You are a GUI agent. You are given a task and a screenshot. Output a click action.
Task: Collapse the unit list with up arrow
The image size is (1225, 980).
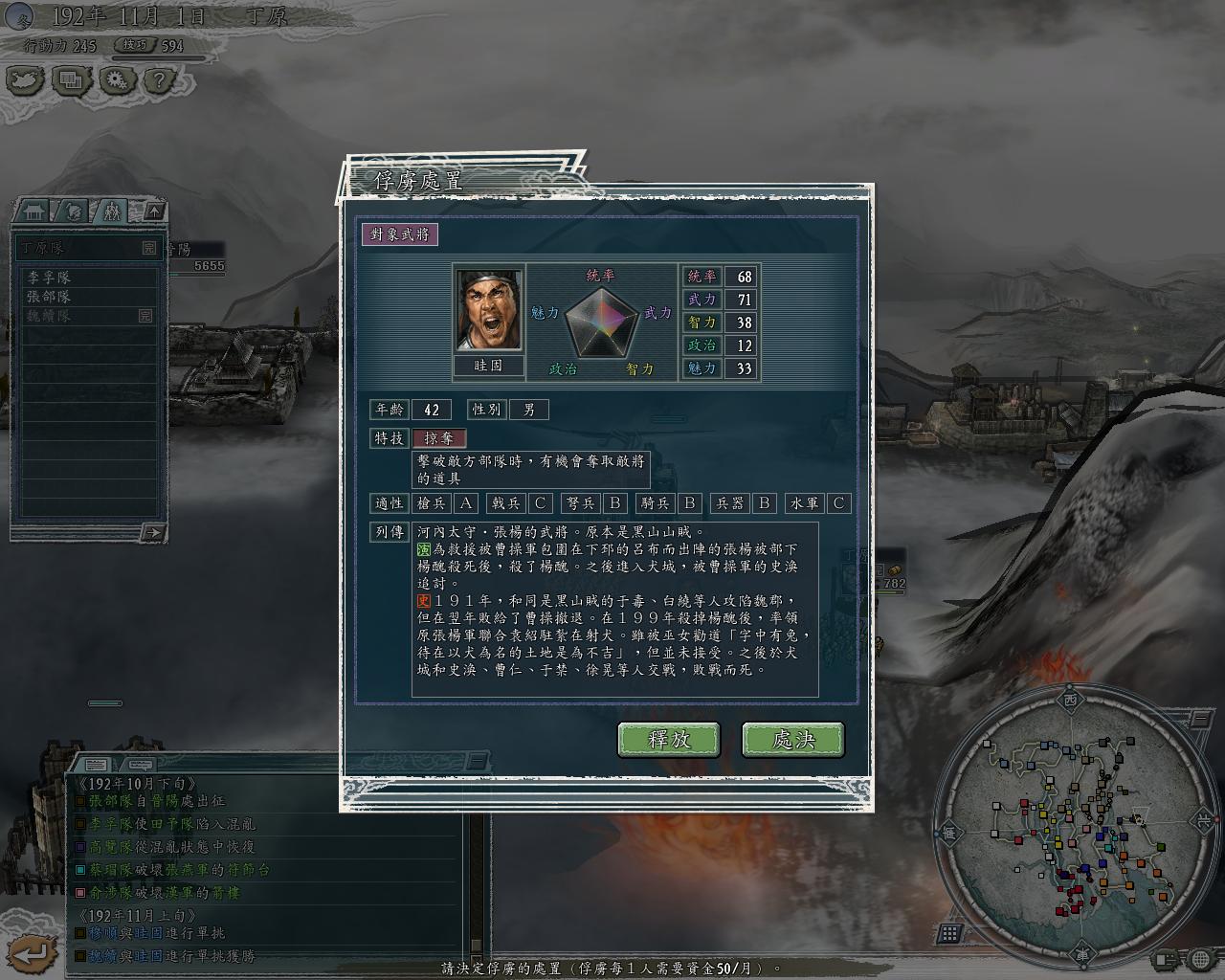coord(154,211)
